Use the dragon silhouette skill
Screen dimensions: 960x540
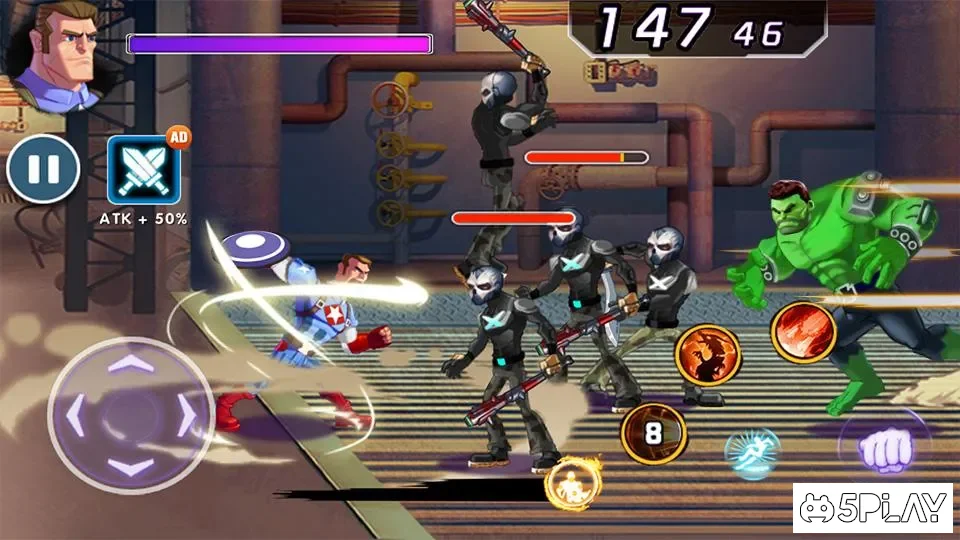coord(707,355)
